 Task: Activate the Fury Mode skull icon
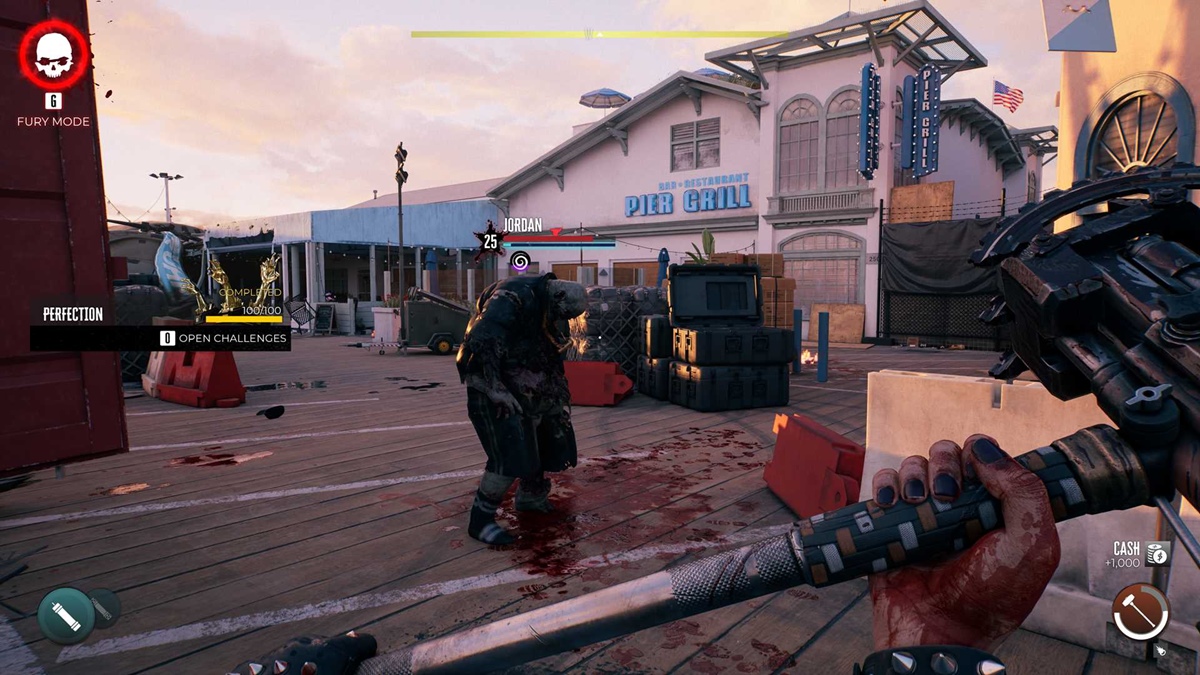point(54,56)
